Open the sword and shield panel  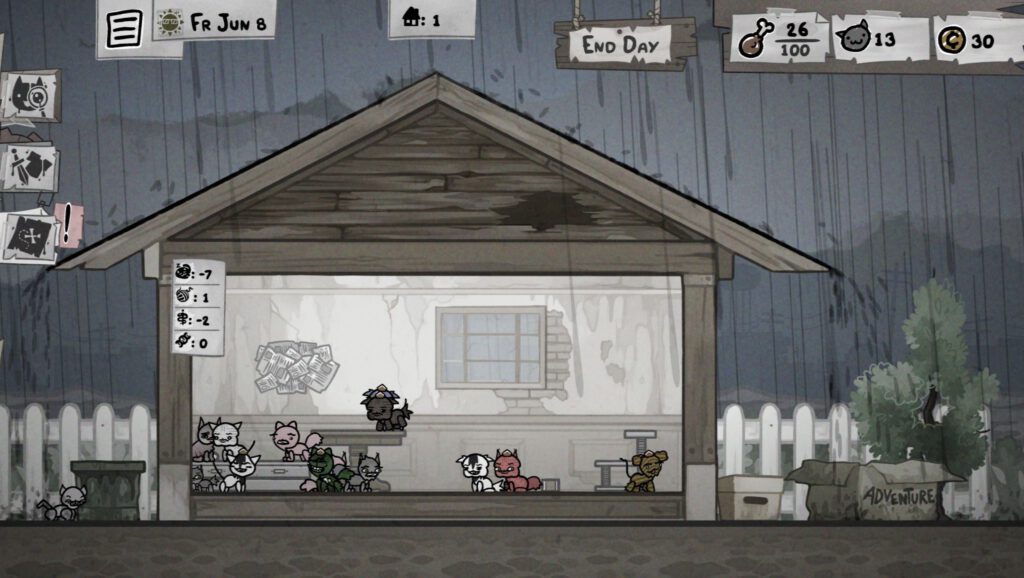[x=28, y=167]
